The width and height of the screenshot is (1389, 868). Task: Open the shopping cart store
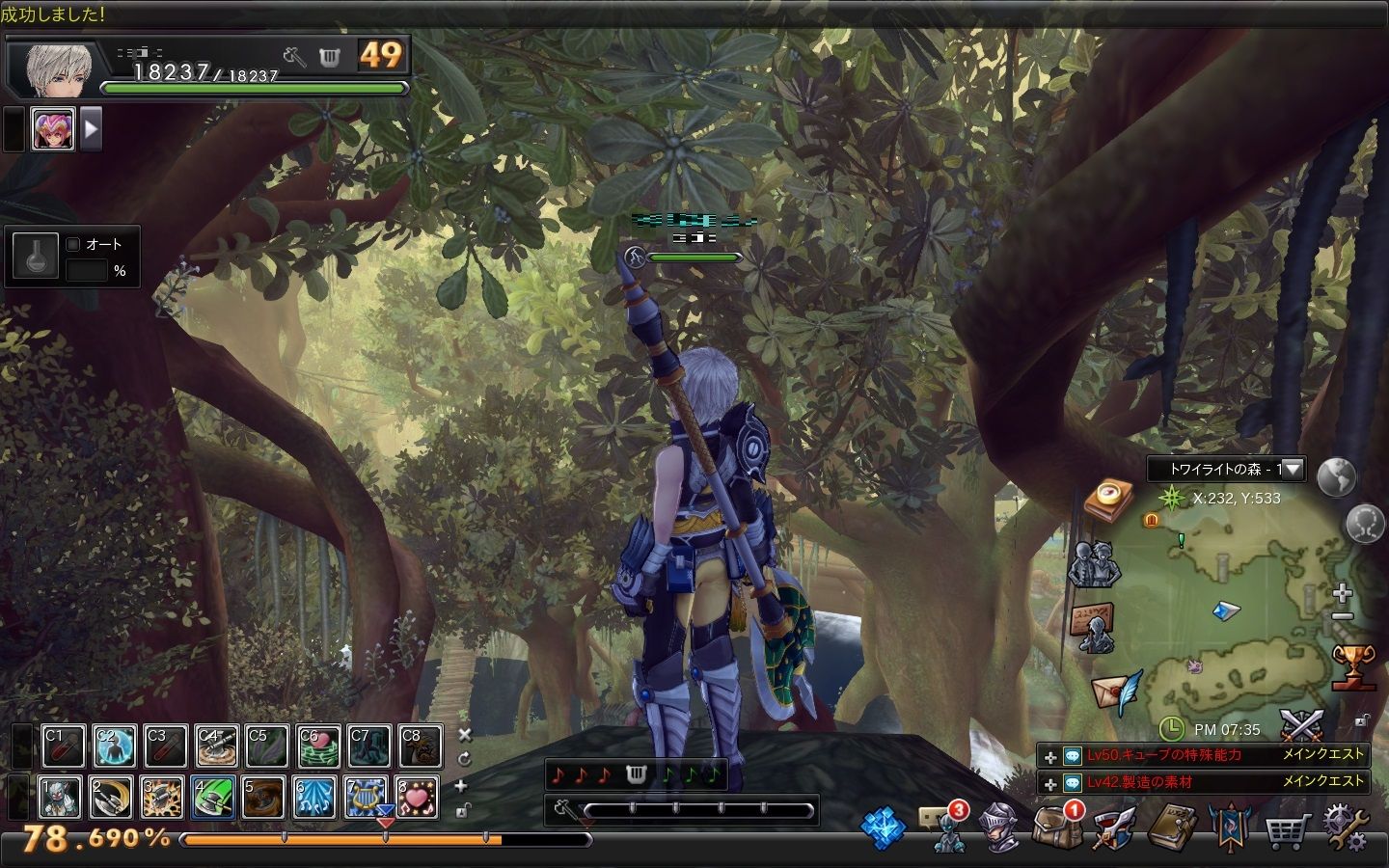[1288, 829]
